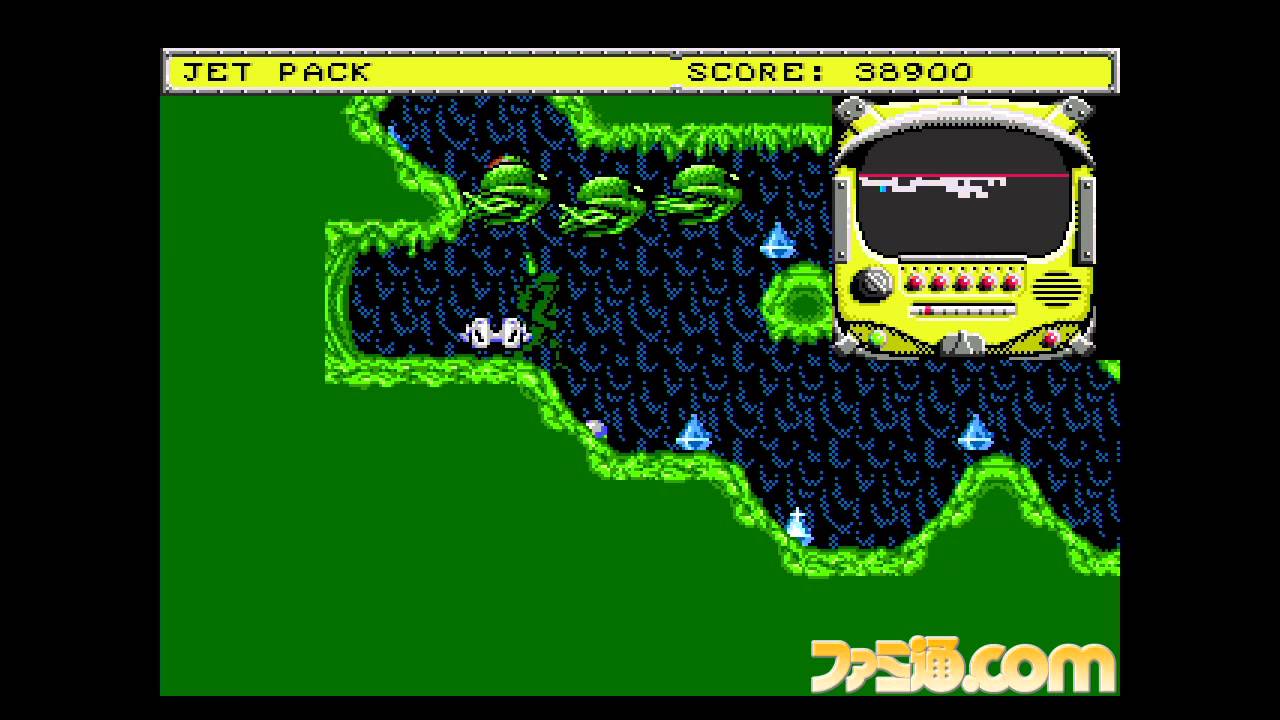The width and height of the screenshot is (1280, 720).
Task: Toggle the red indicator light on the device
Action: point(1052,338)
